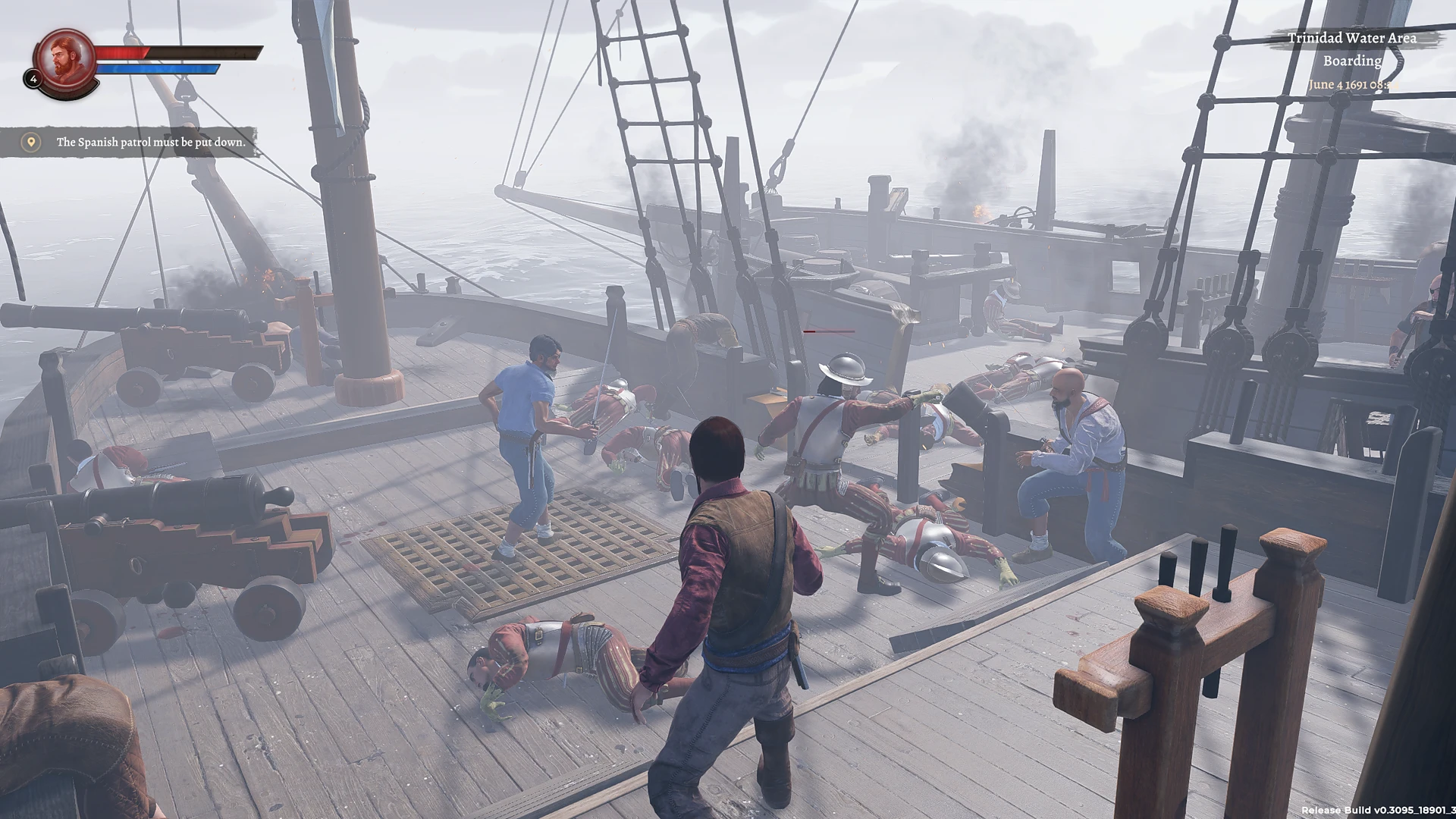Image resolution: width=1456 pixels, height=819 pixels.
Task: Click the location pin objective icon
Action: pos(30,142)
